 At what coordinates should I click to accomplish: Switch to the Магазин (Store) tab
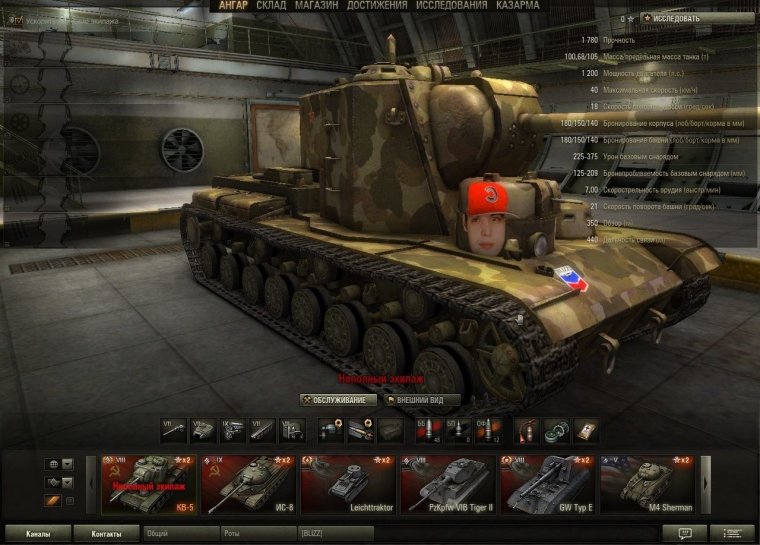pyautogui.click(x=315, y=6)
